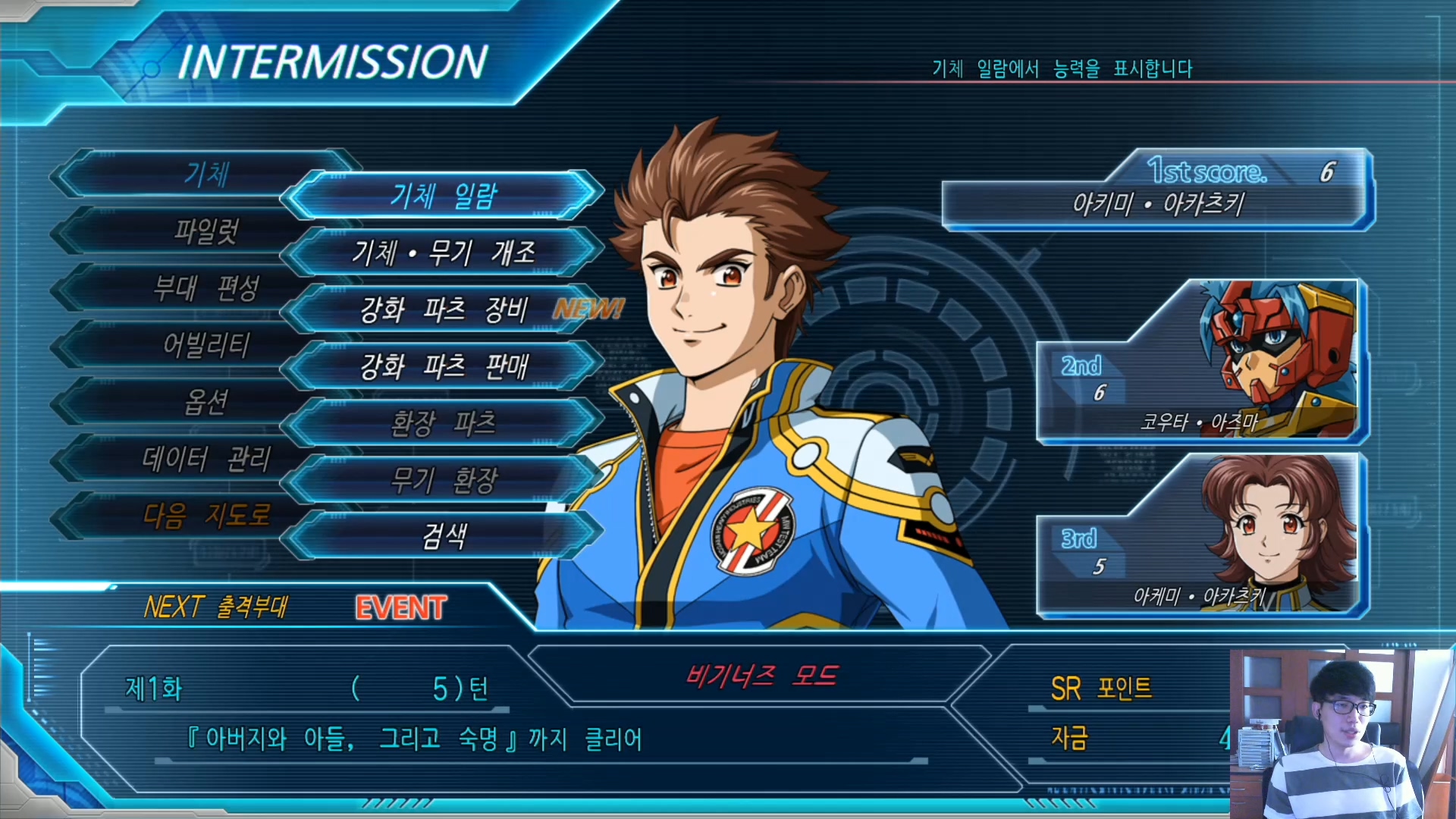
Task: Choose 강화 파츠 장비 submenu item
Action: [444, 309]
